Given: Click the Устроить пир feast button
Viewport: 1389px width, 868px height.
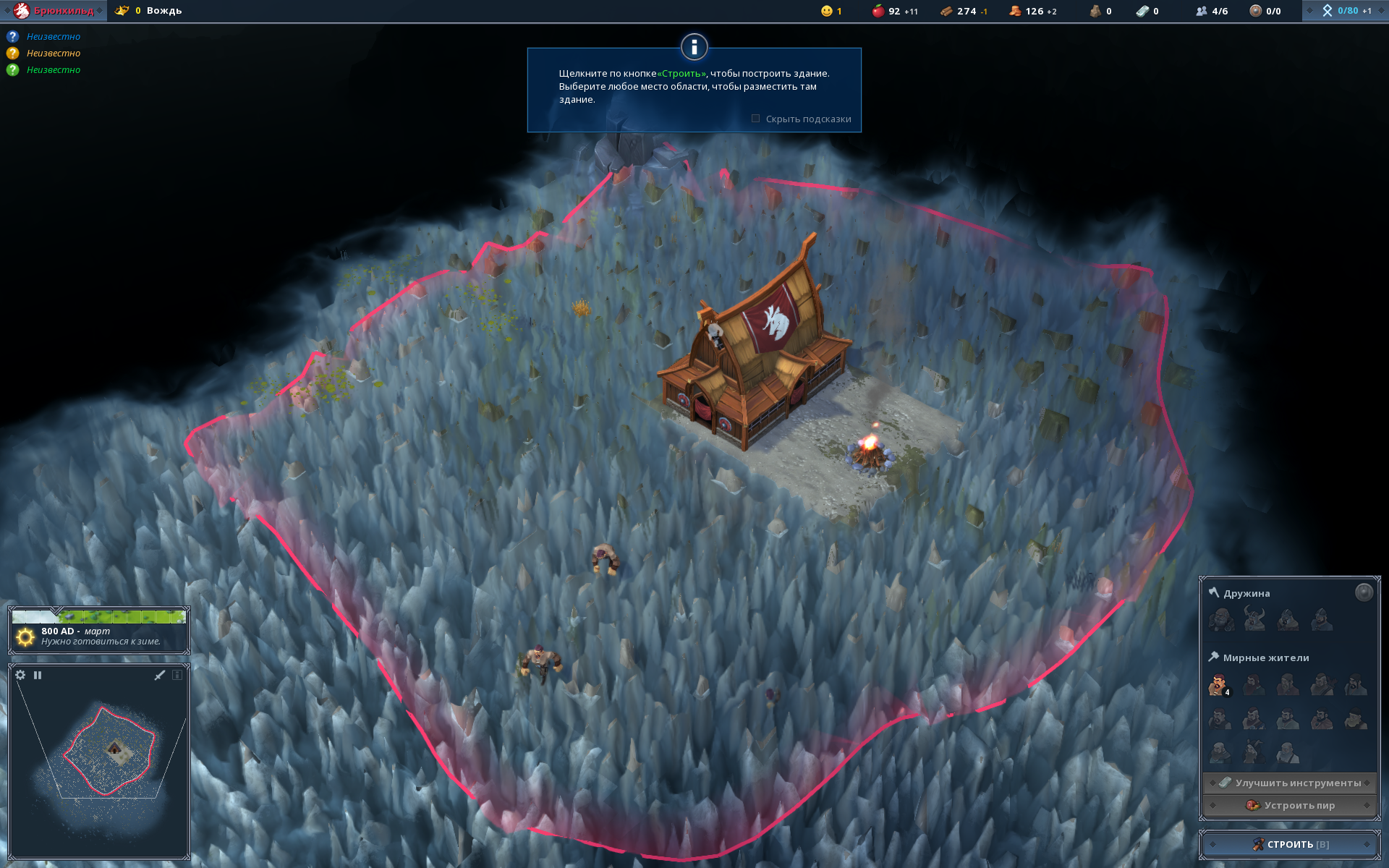Looking at the screenshot, I should tap(1290, 805).
